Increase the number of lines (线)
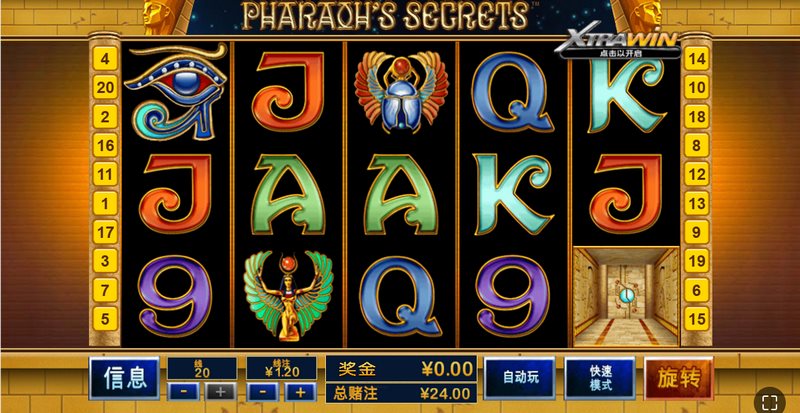Image resolution: width=800 pixels, height=413 pixels. (221, 391)
